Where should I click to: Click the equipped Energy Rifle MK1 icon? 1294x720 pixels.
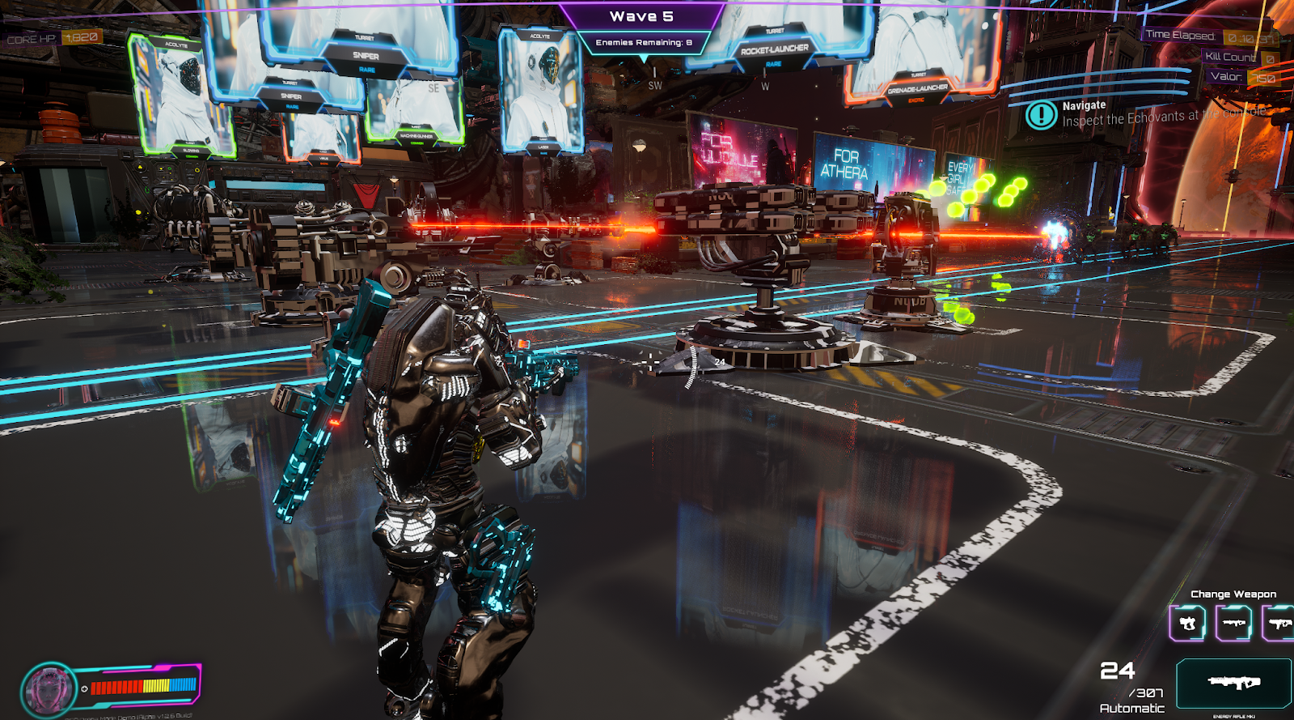tap(1235, 682)
